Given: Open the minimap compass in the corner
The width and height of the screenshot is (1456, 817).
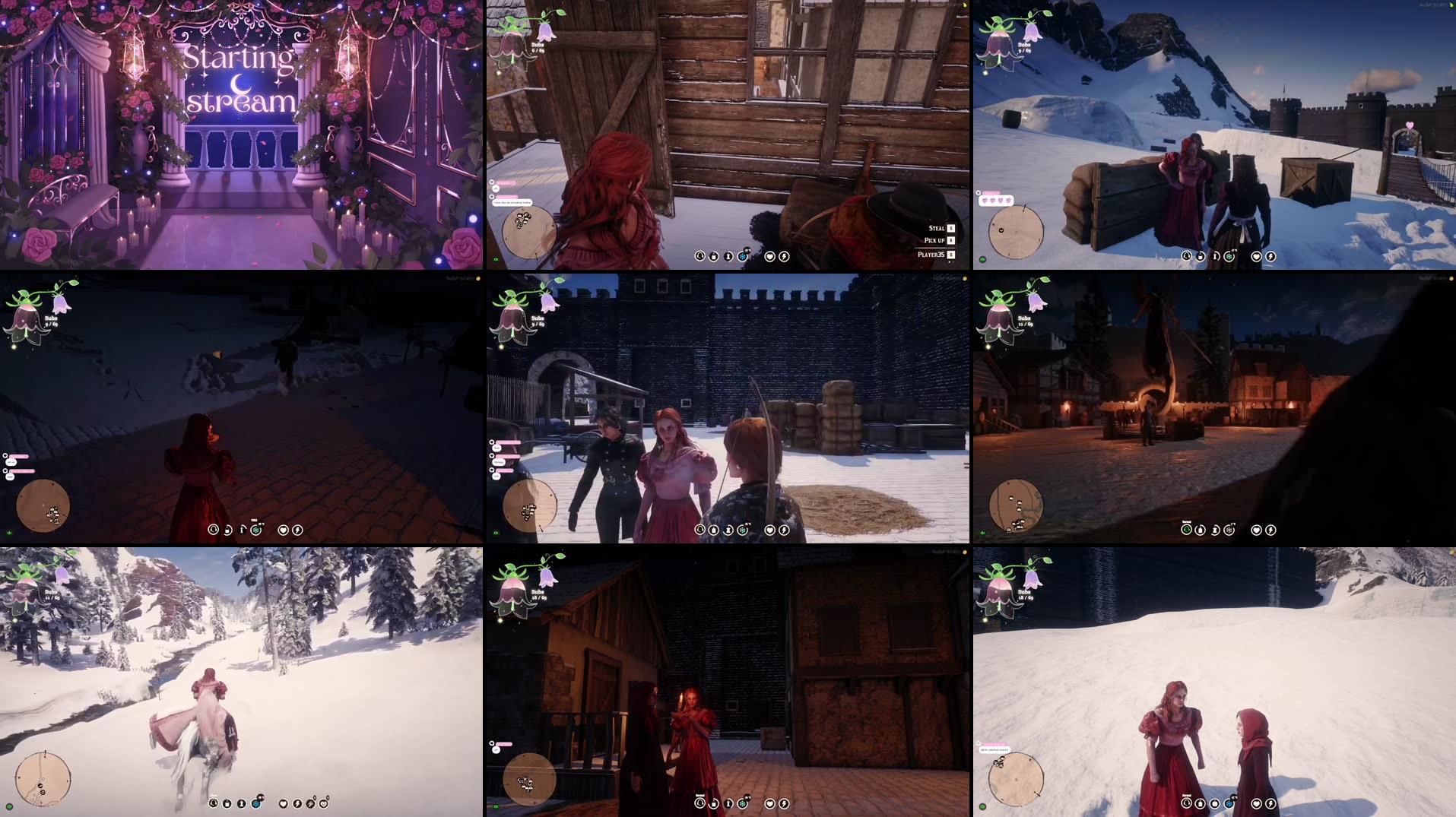Looking at the screenshot, I should tap(527, 228).
